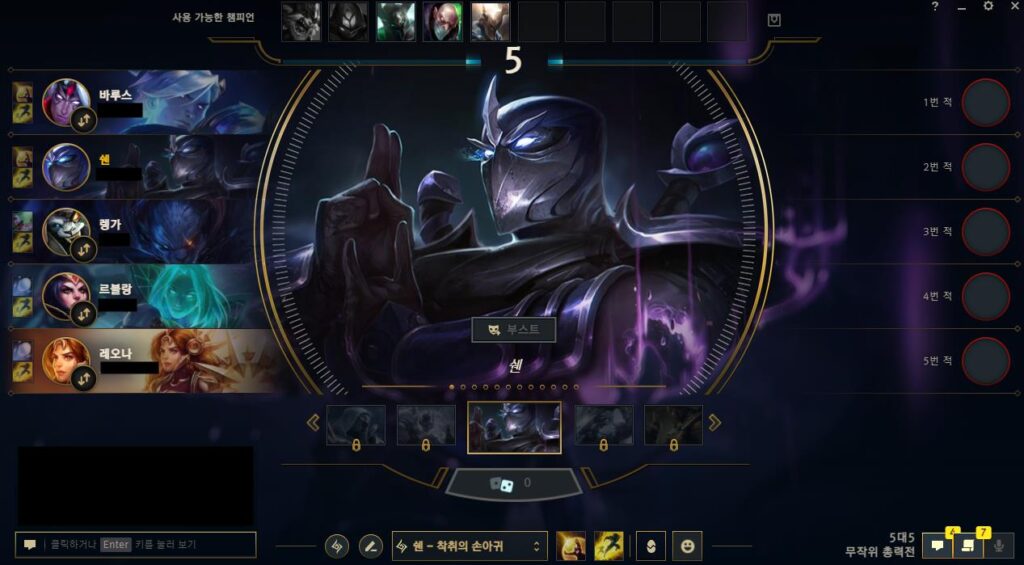Request trade with 레오나 via swap icon

(x=85, y=378)
